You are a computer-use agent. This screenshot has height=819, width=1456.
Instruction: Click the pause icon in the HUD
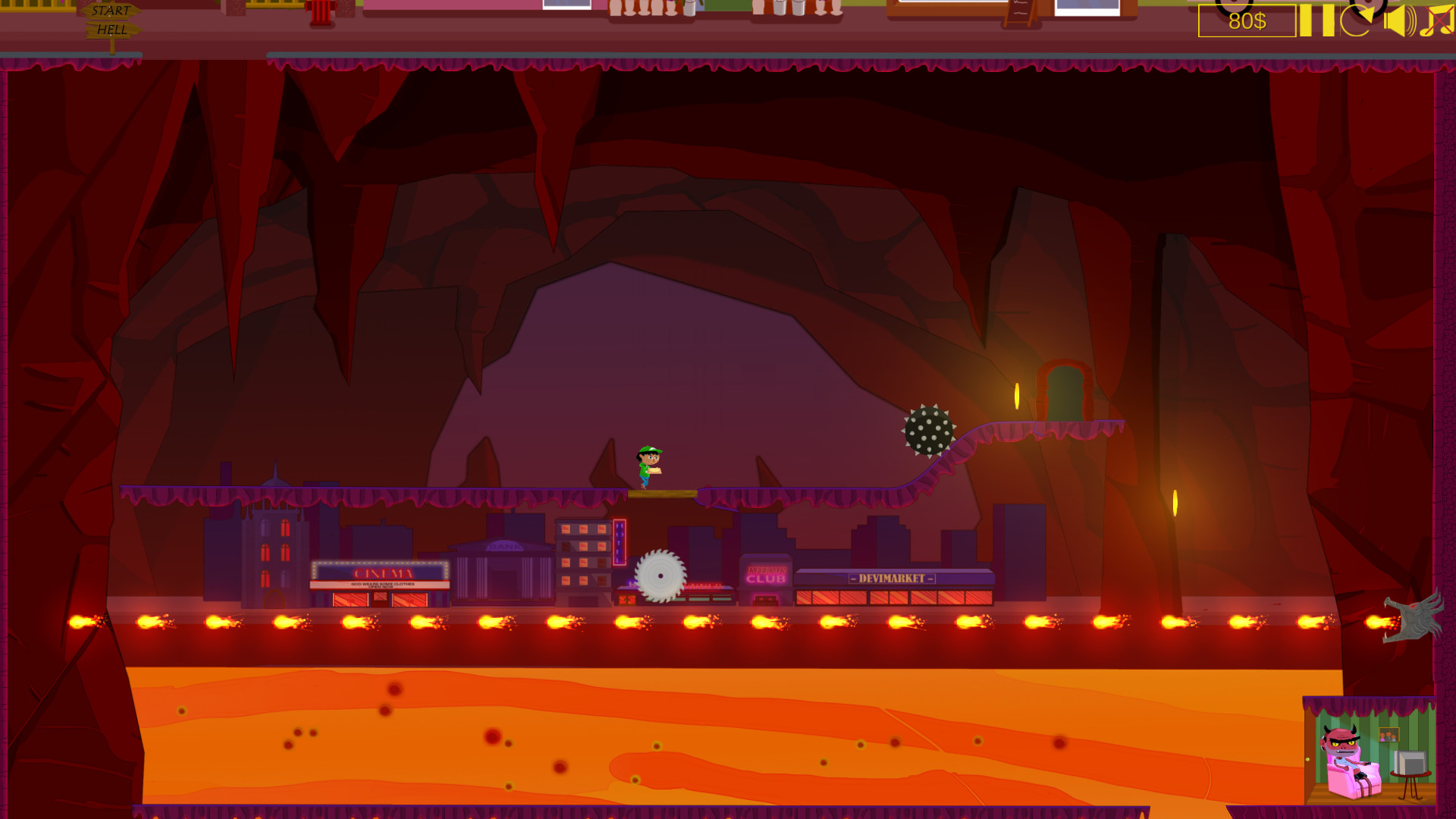(x=1316, y=21)
